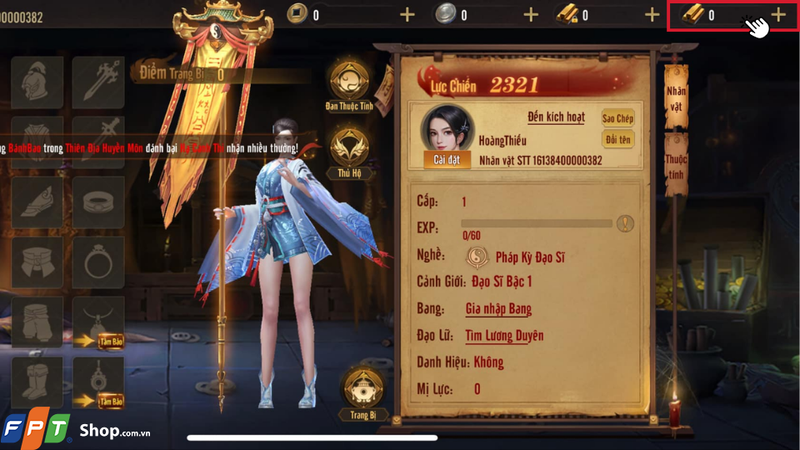Open the Thủ Hộ guardian menu
800x450 pixels.
tap(348, 150)
